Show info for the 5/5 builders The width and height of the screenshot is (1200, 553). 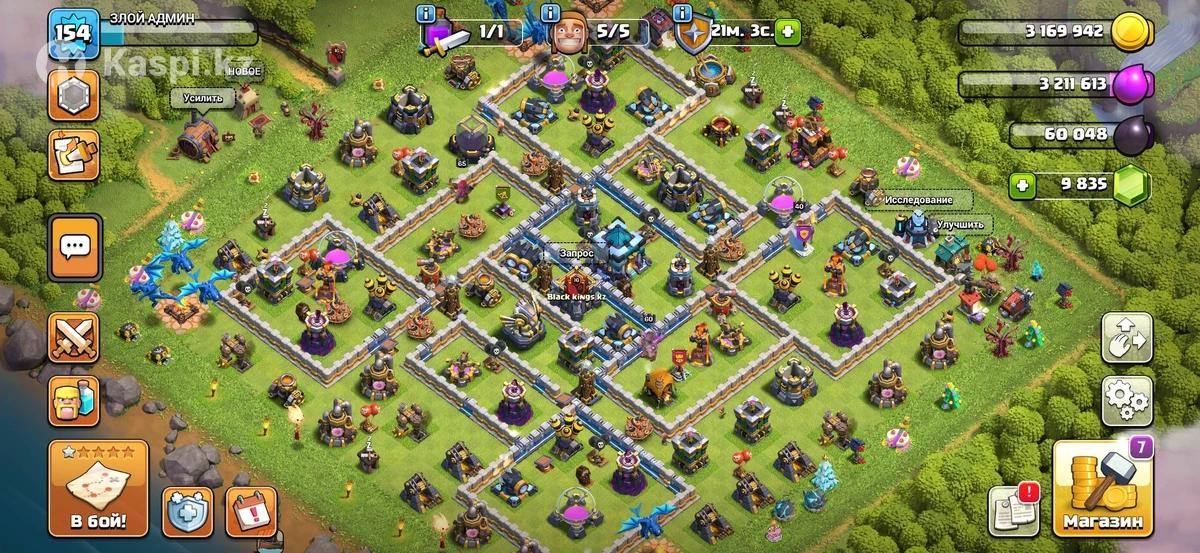coord(550,14)
